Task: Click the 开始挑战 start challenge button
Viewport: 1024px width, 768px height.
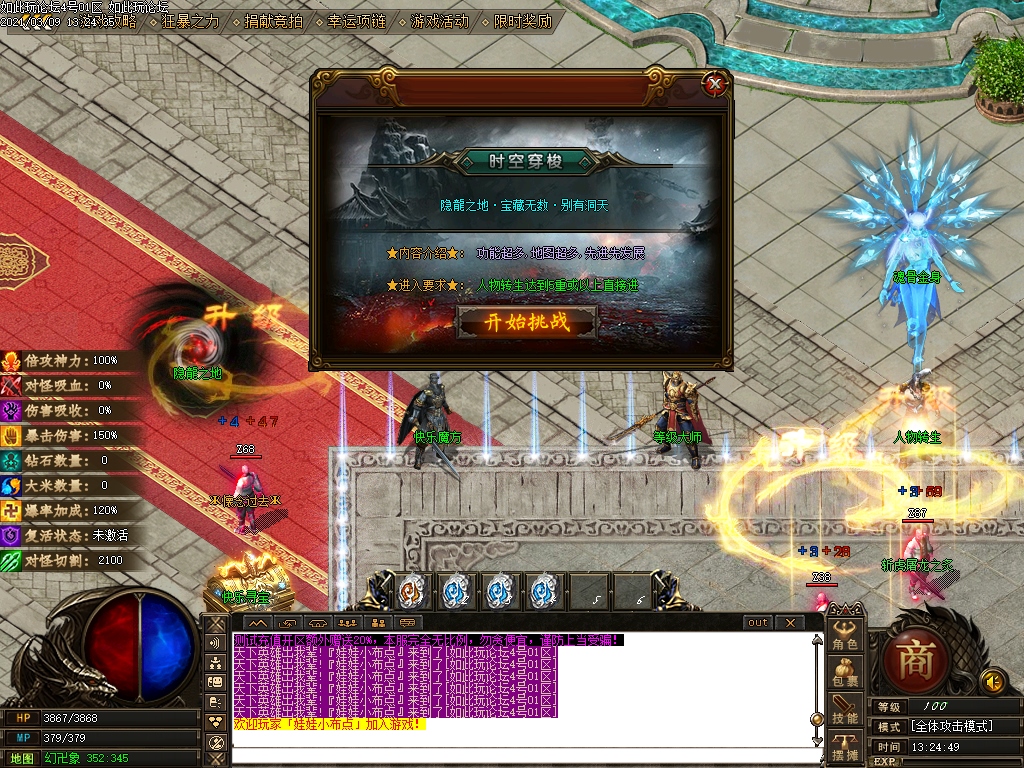Action: tap(526, 322)
